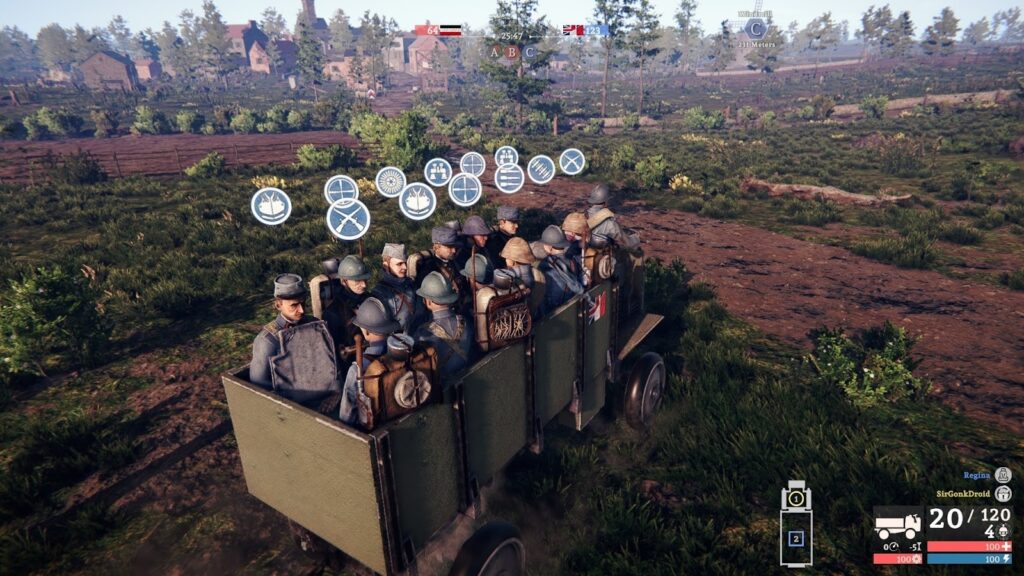Click the diagonal cartridges class icon
The width and height of the screenshot is (1024, 576).
click(541, 169)
